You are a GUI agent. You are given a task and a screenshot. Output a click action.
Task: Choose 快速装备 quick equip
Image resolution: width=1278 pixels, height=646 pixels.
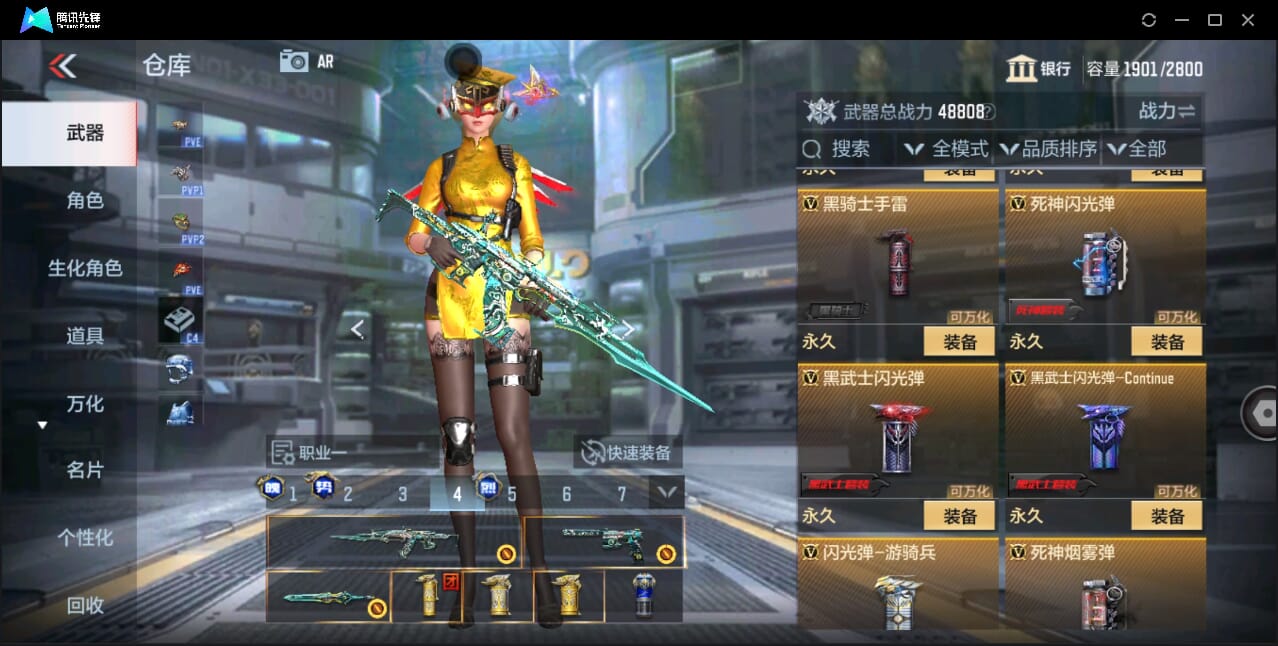[x=628, y=453]
